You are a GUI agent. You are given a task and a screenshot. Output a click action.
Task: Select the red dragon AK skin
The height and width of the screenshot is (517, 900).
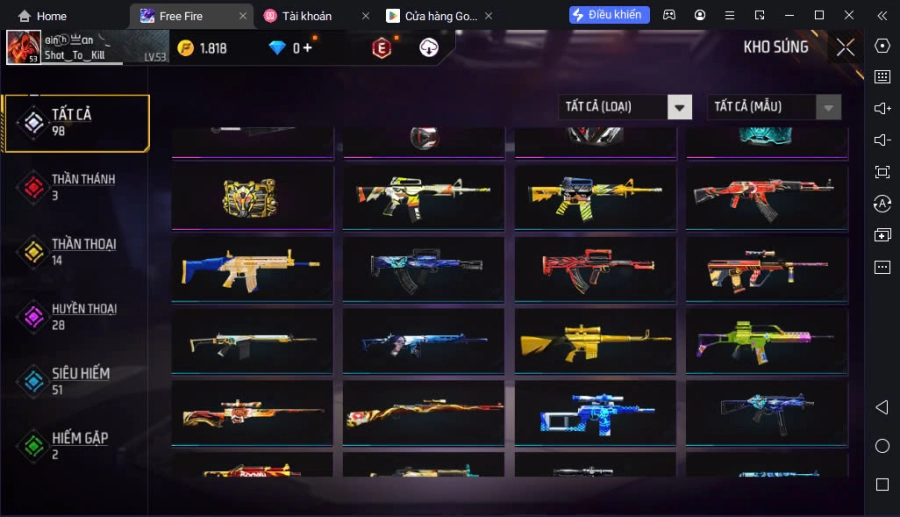pyautogui.click(x=766, y=196)
